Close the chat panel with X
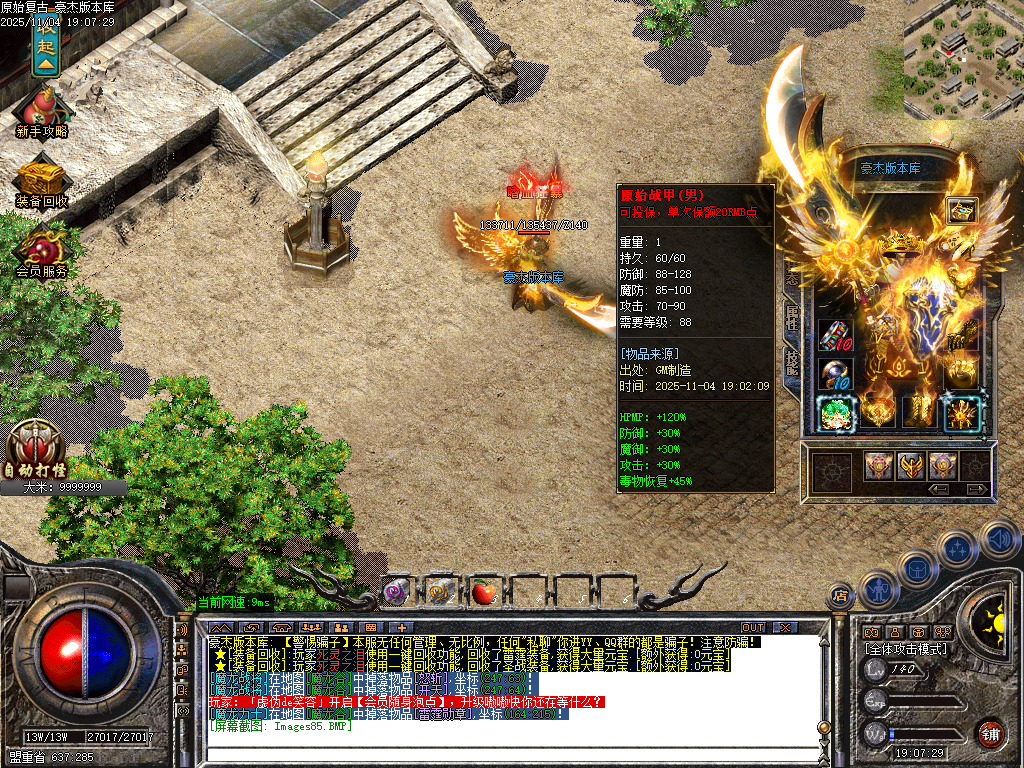 click(x=786, y=628)
